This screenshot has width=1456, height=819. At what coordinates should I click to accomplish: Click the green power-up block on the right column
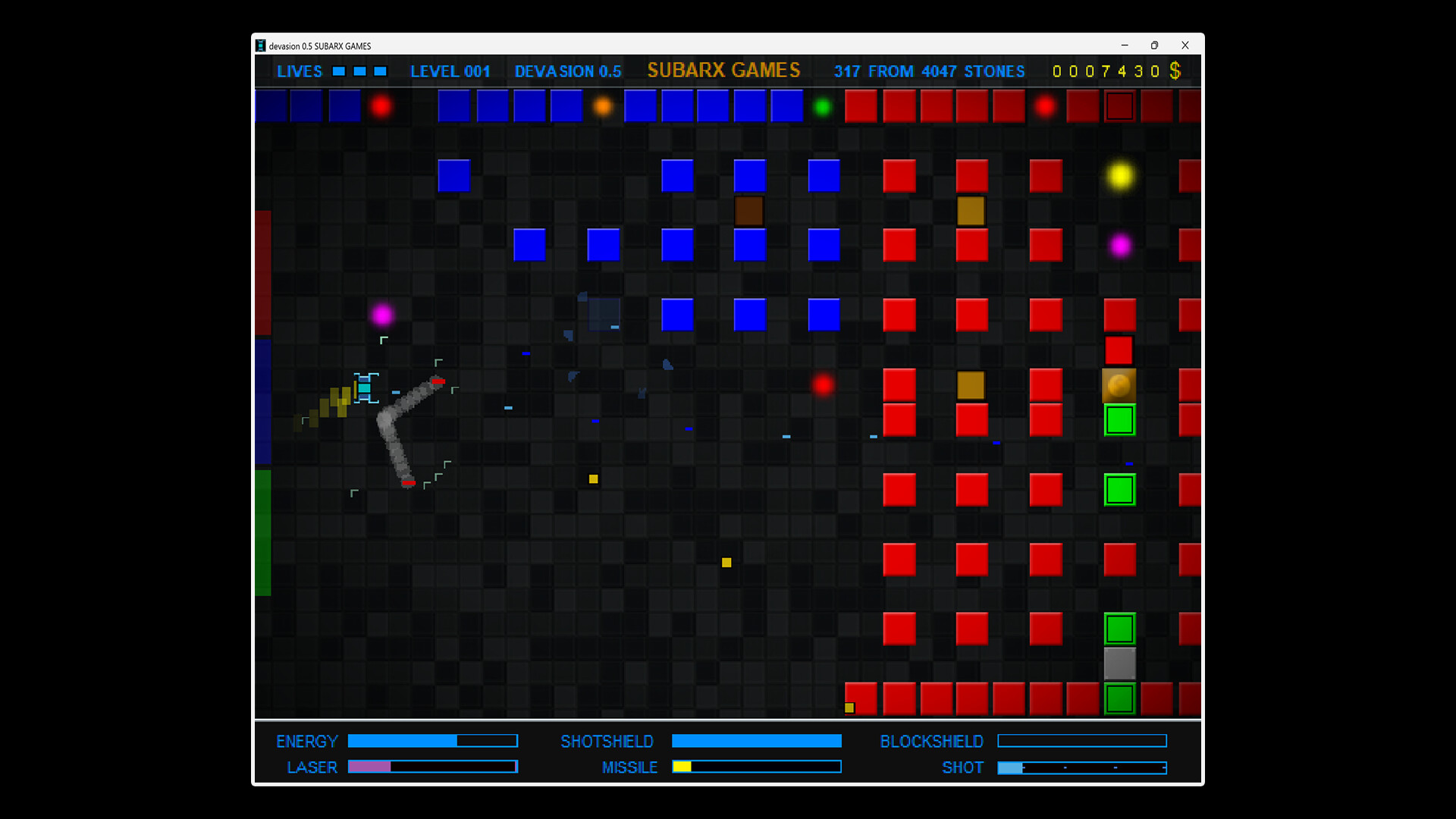point(1120,490)
